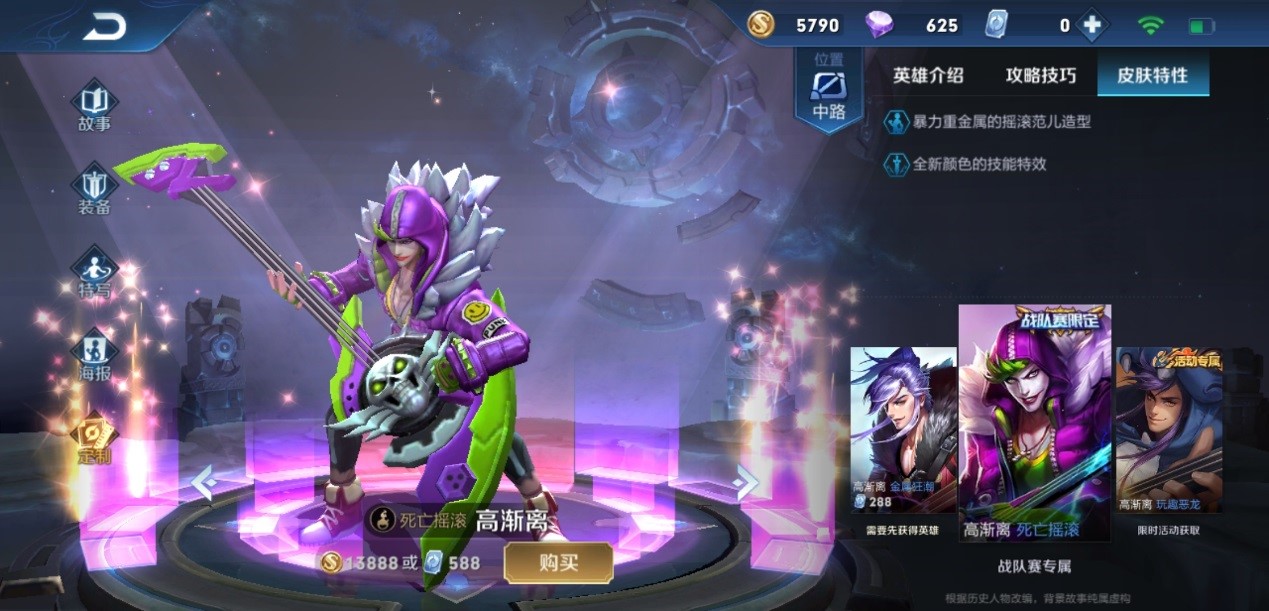Switch to the 英雄介绍 tab

tap(928, 75)
